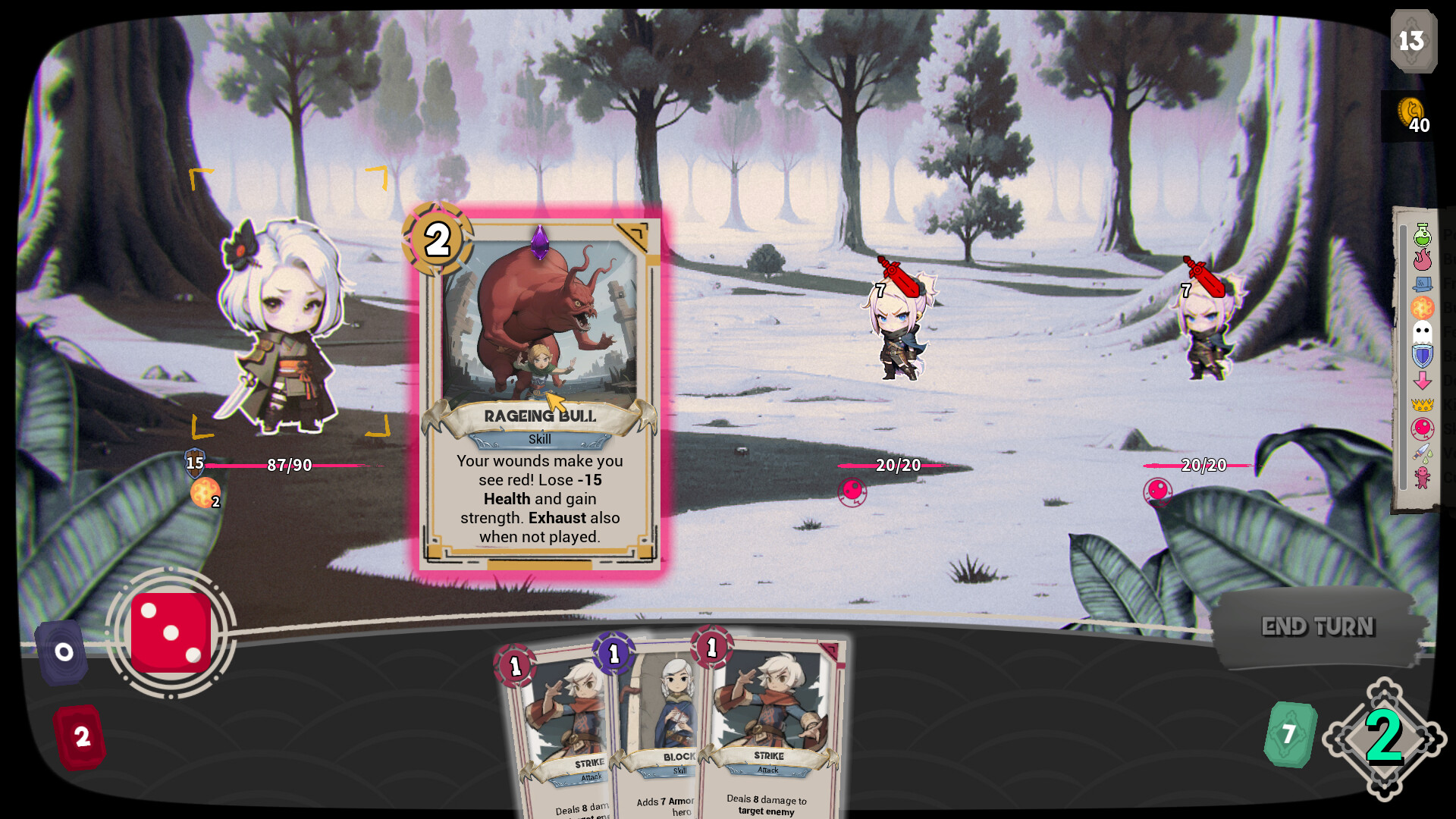The width and height of the screenshot is (1456, 819).
Task: Click the pink flame burn icon
Action: pos(1423,259)
